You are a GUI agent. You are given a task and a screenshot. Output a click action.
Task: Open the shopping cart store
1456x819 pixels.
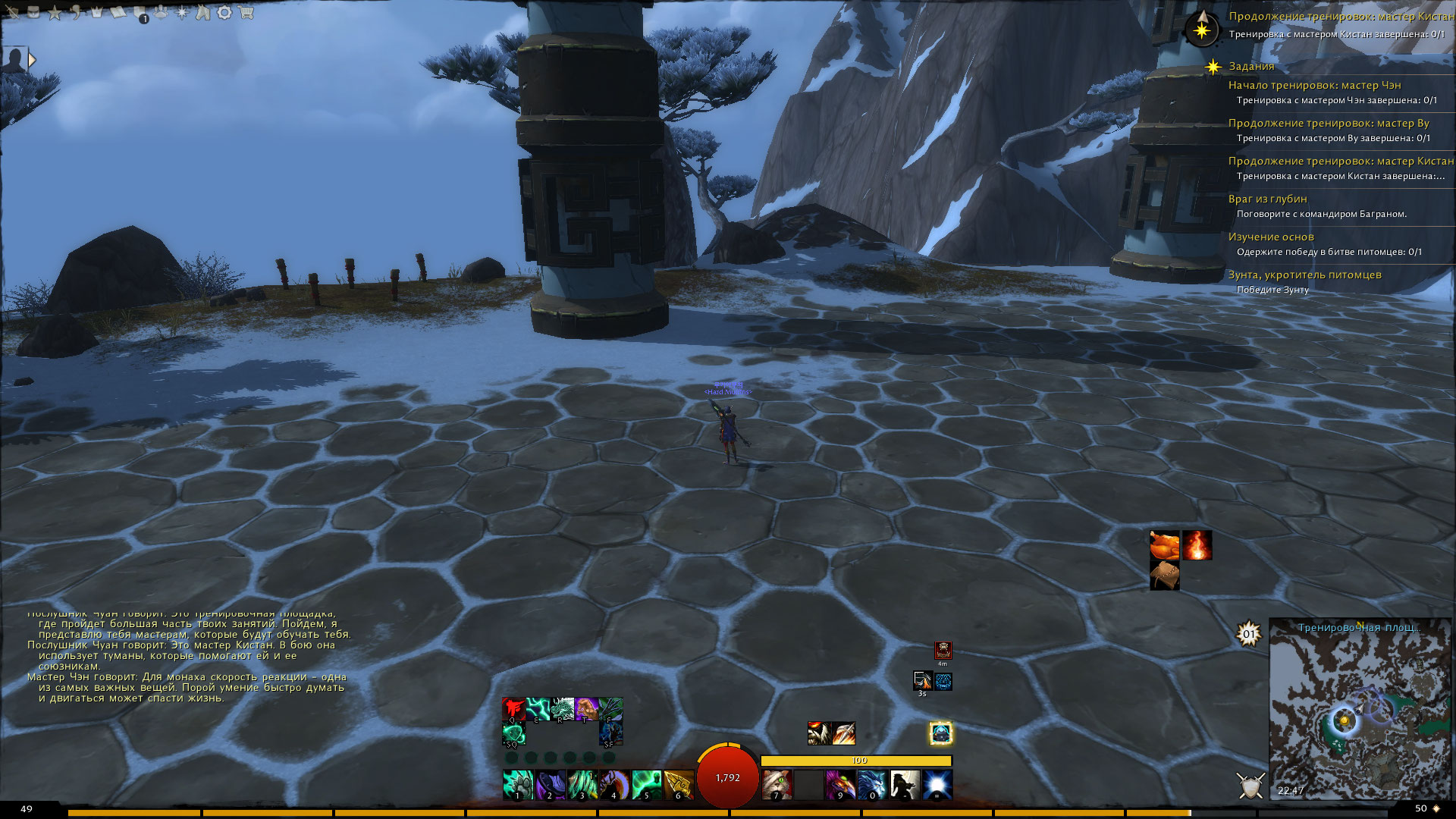[x=245, y=13]
